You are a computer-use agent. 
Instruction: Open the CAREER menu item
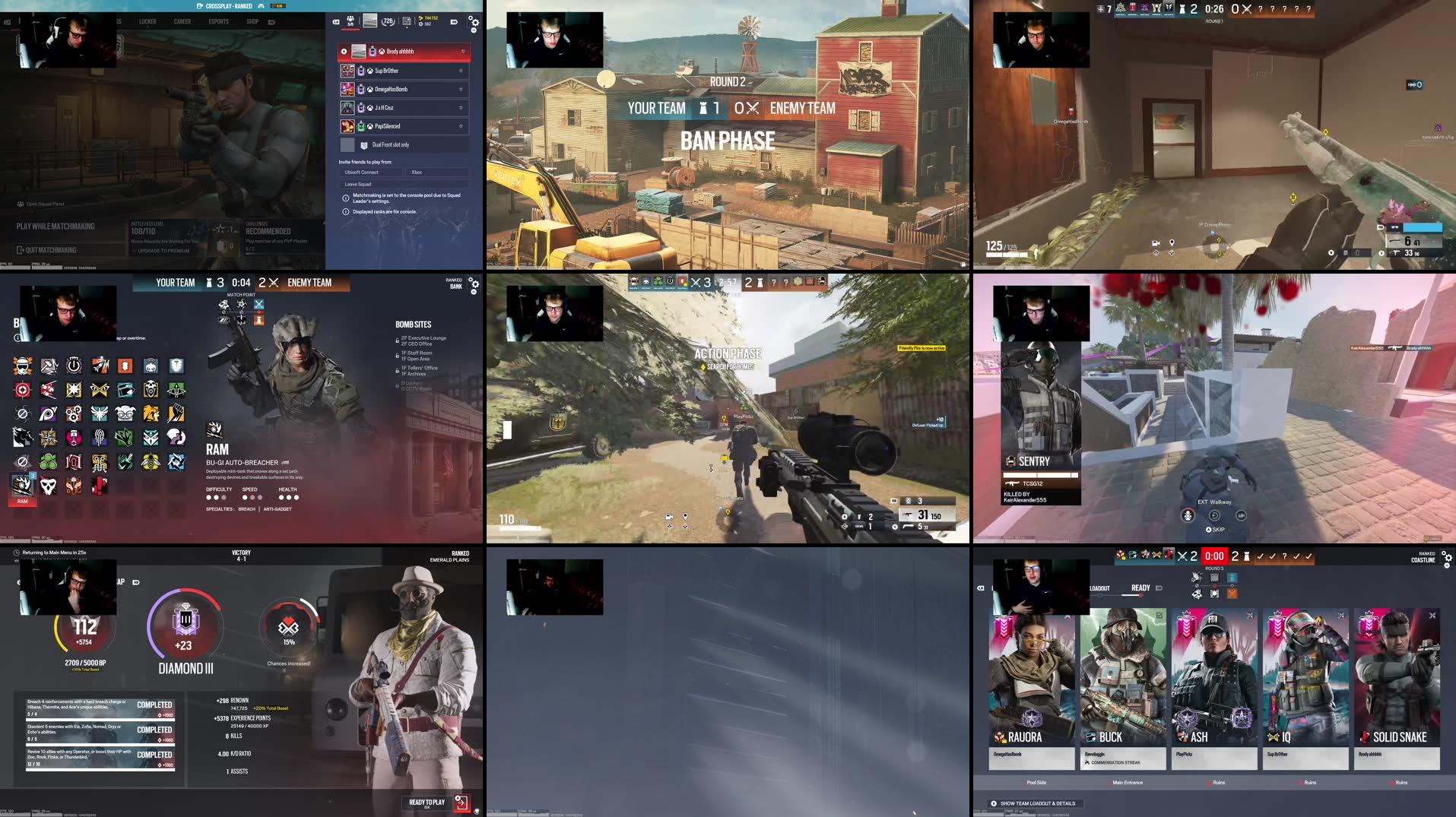181,22
